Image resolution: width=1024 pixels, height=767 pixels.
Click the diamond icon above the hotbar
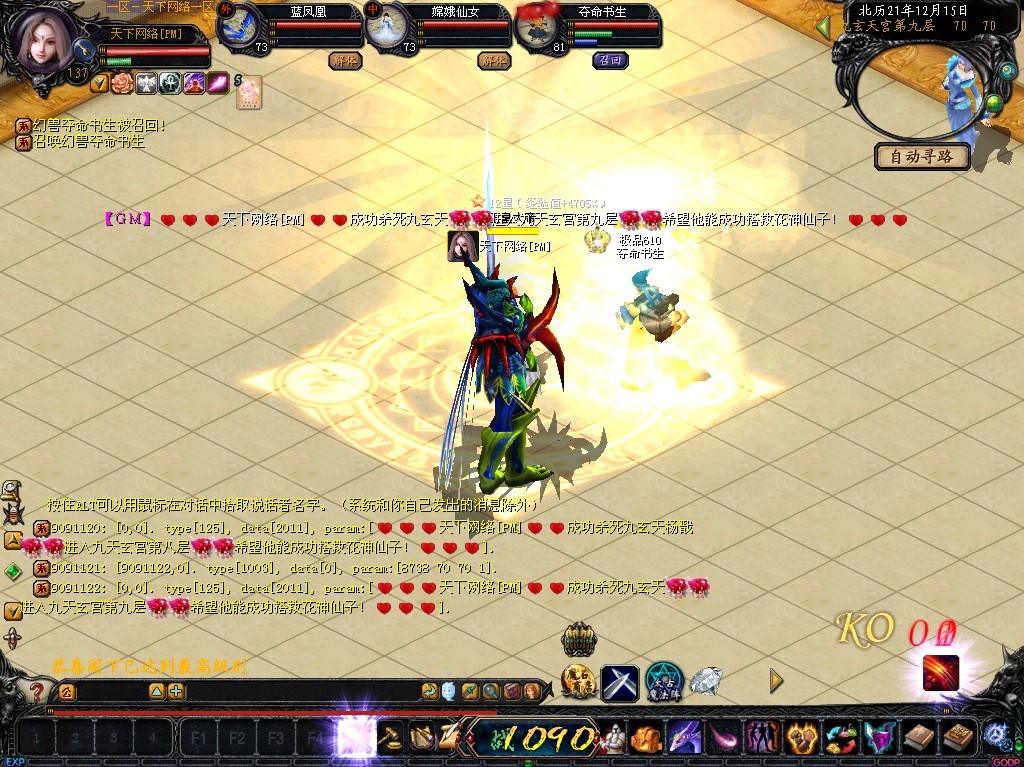point(706,682)
